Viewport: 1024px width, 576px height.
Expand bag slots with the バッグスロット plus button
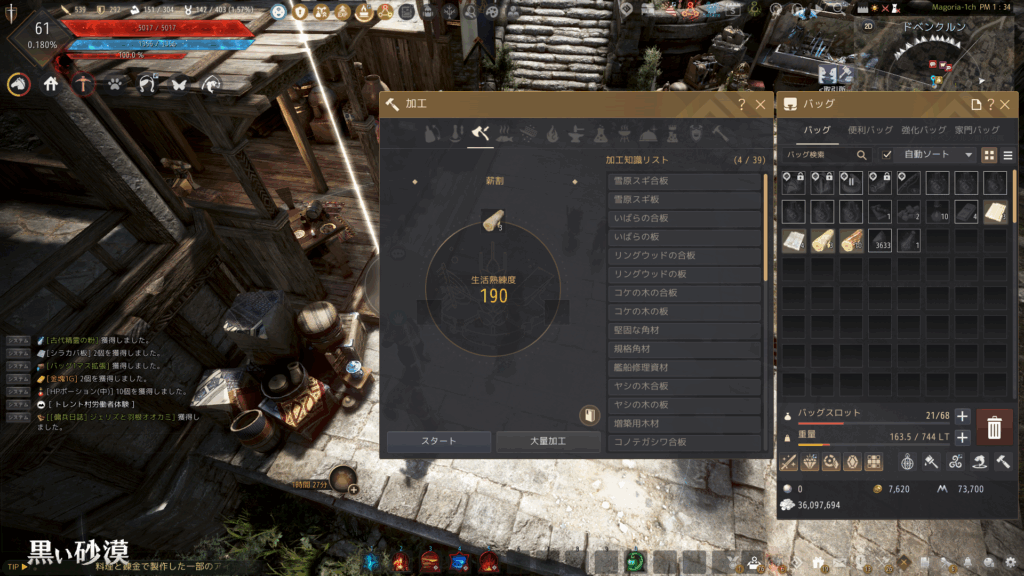coord(962,416)
